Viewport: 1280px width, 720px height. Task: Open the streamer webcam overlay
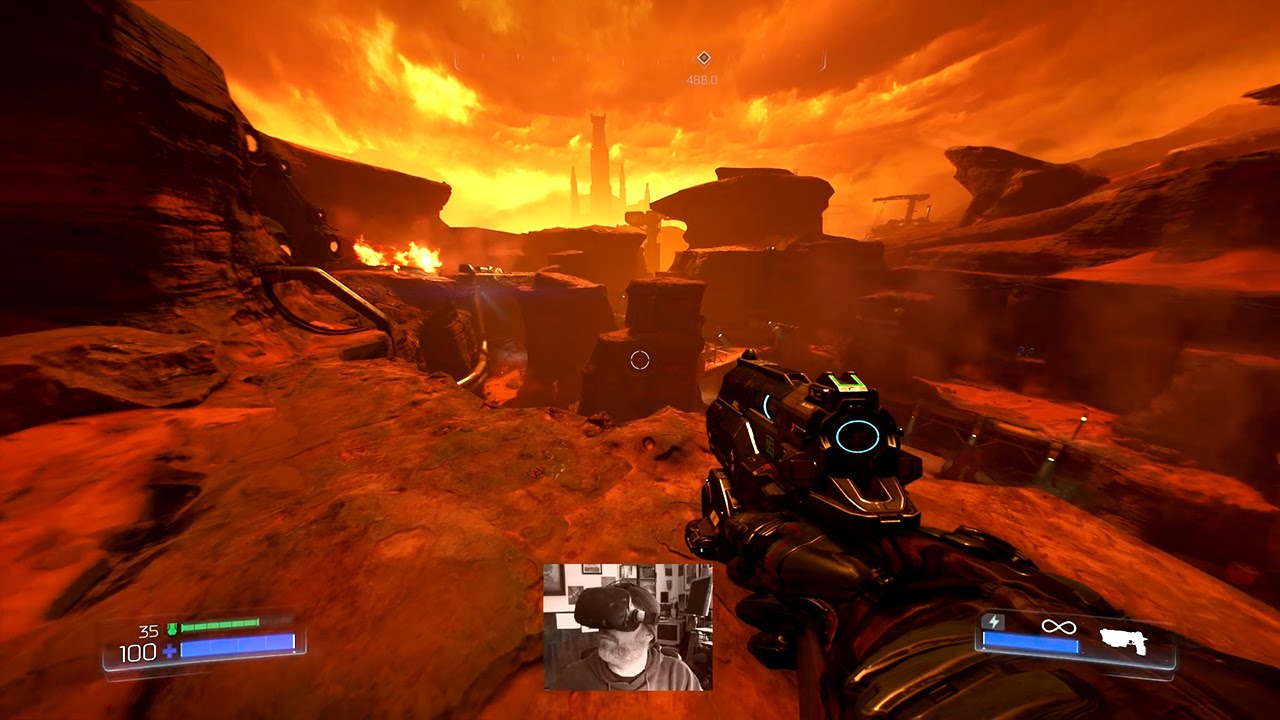pyautogui.click(x=628, y=627)
